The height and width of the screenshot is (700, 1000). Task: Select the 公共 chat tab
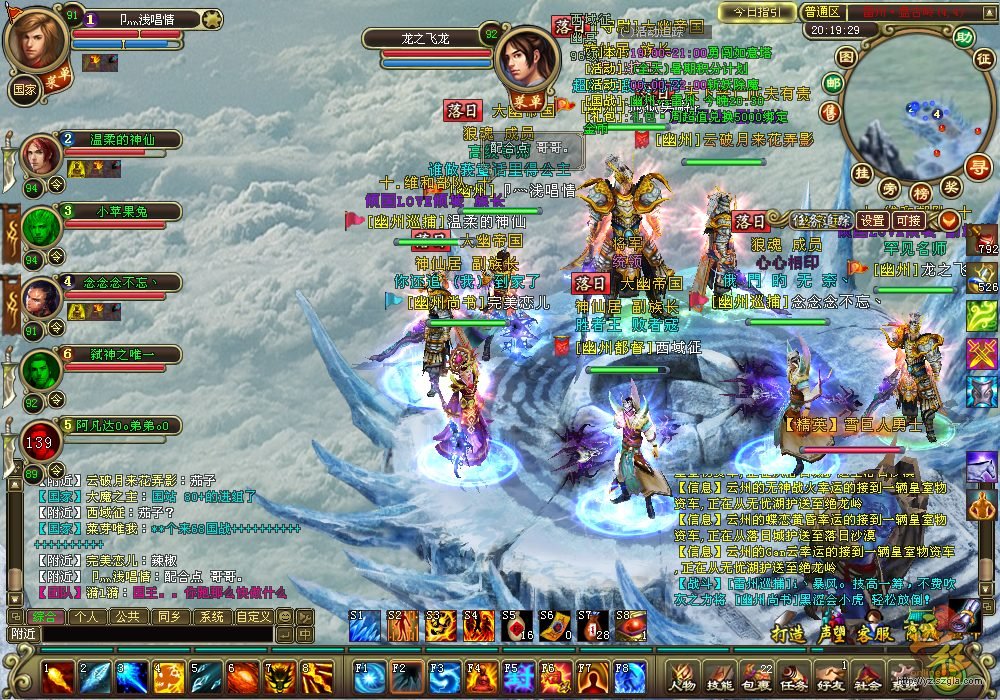point(126,616)
